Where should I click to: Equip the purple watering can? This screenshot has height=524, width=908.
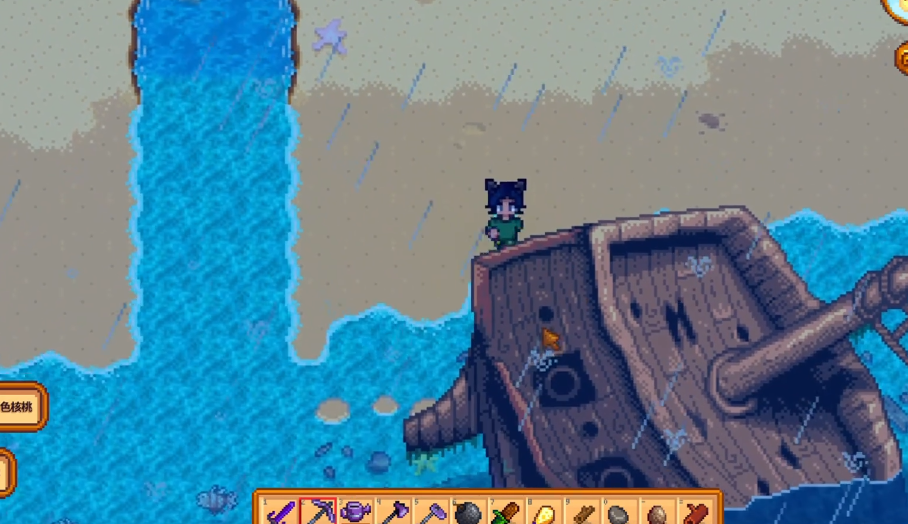pyautogui.click(x=356, y=513)
